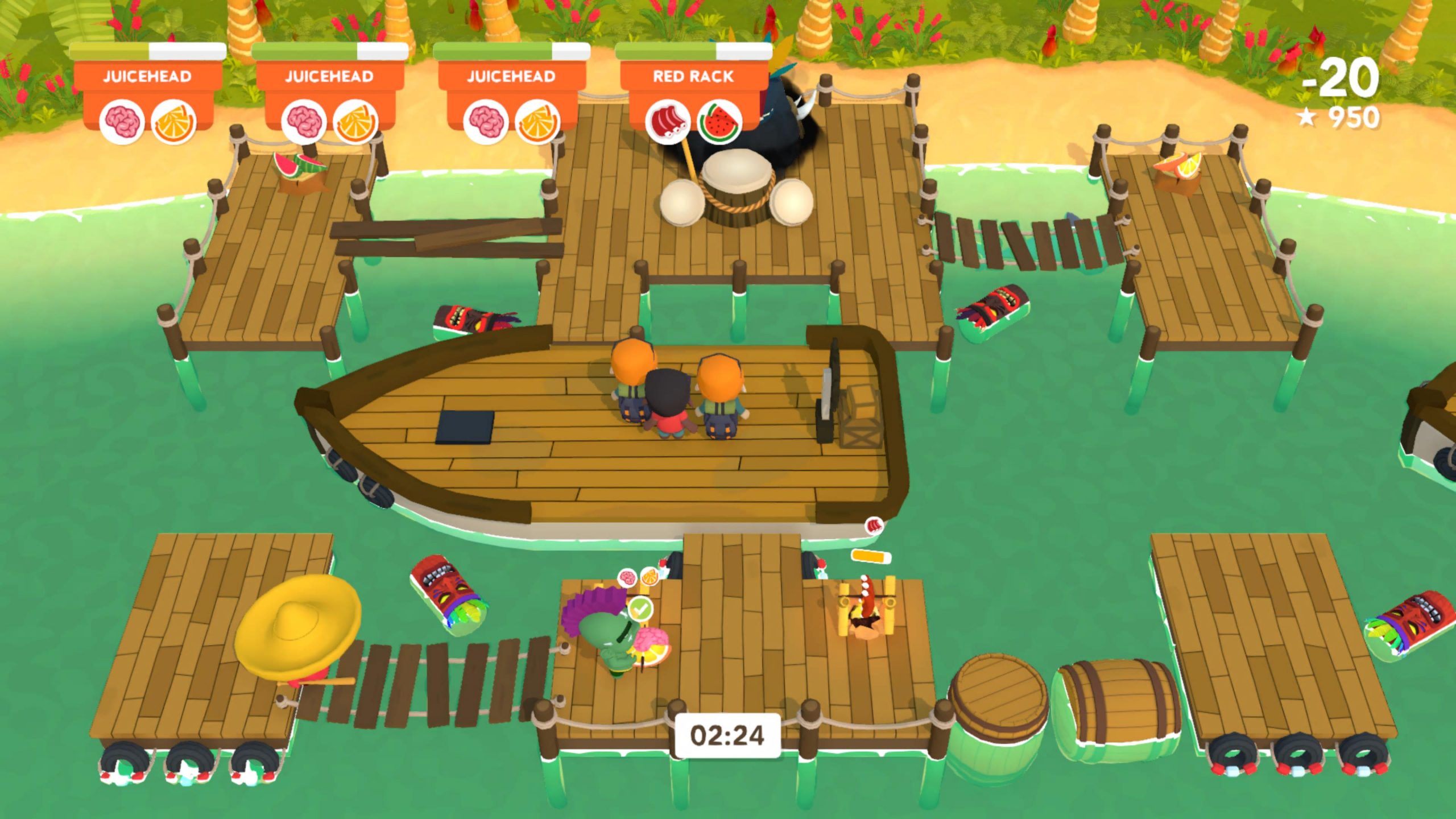Click the watermelon ingredient icon in Red Rack

point(719,121)
